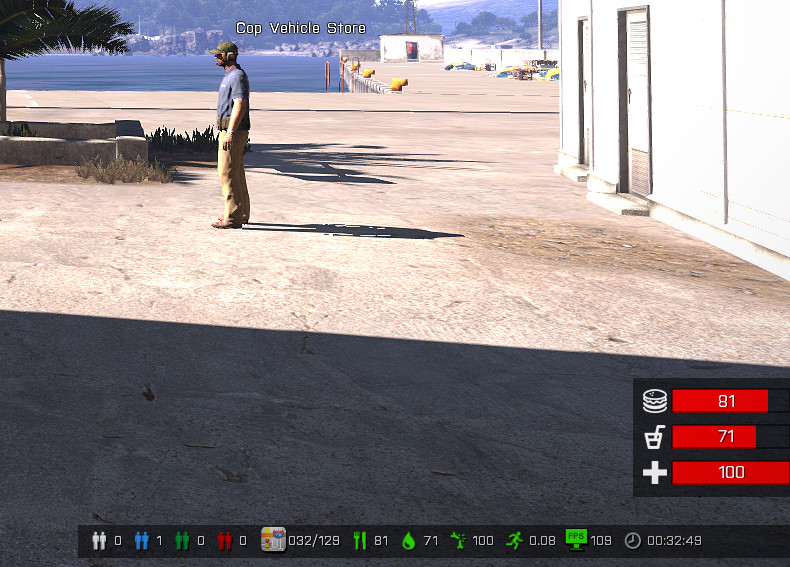Click the green FPS monitor icon
The height and width of the screenshot is (567, 790).
coord(576,539)
